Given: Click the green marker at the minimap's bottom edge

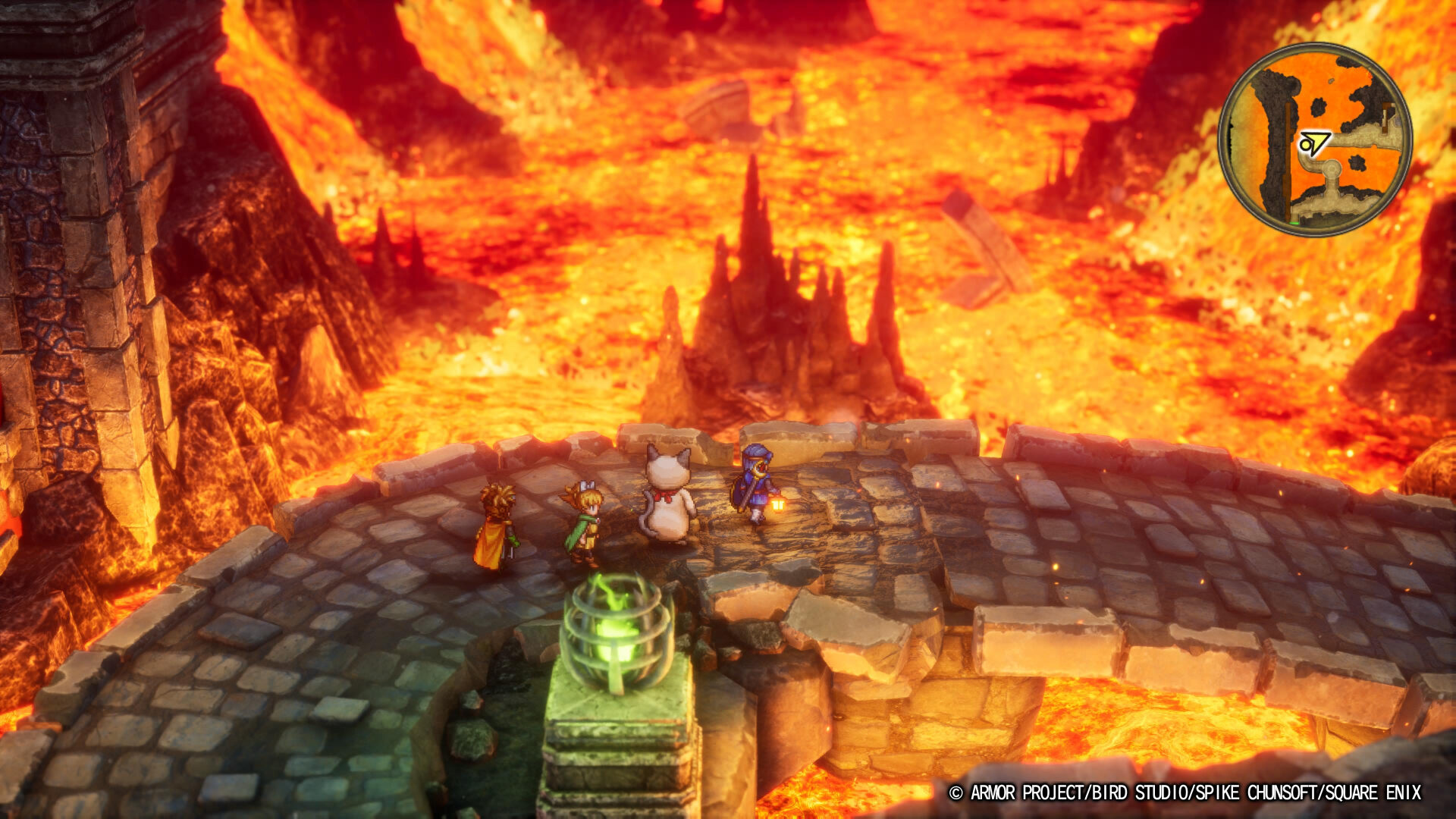Looking at the screenshot, I should coord(1294,222).
